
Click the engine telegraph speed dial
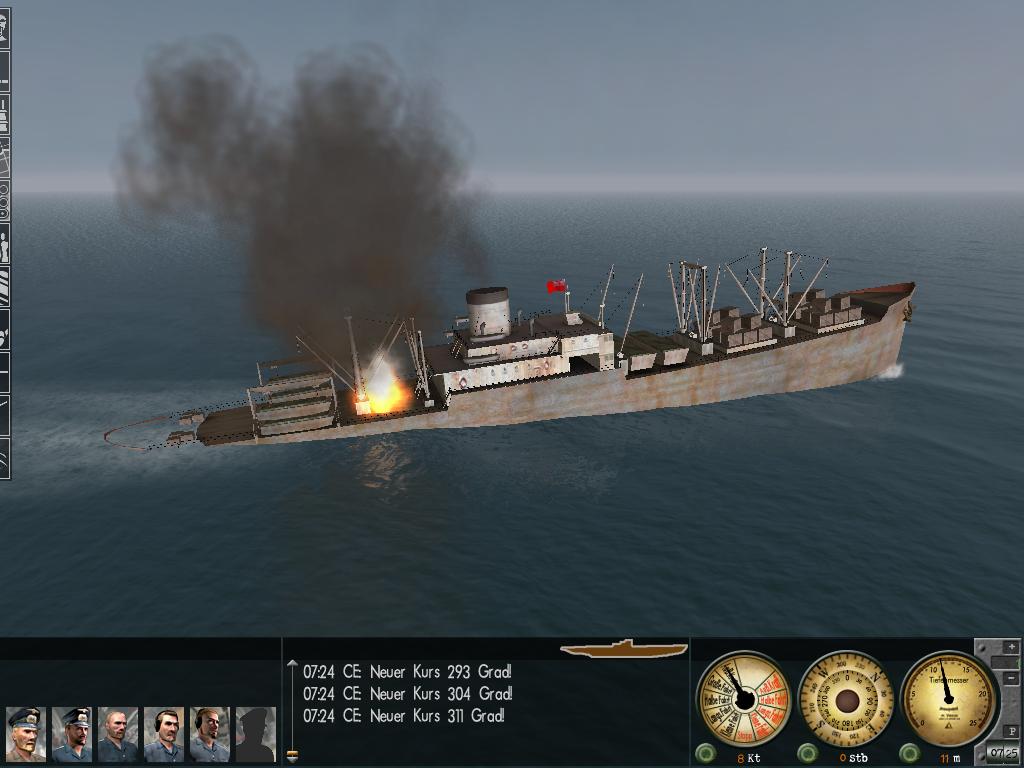[x=743, y=698]
